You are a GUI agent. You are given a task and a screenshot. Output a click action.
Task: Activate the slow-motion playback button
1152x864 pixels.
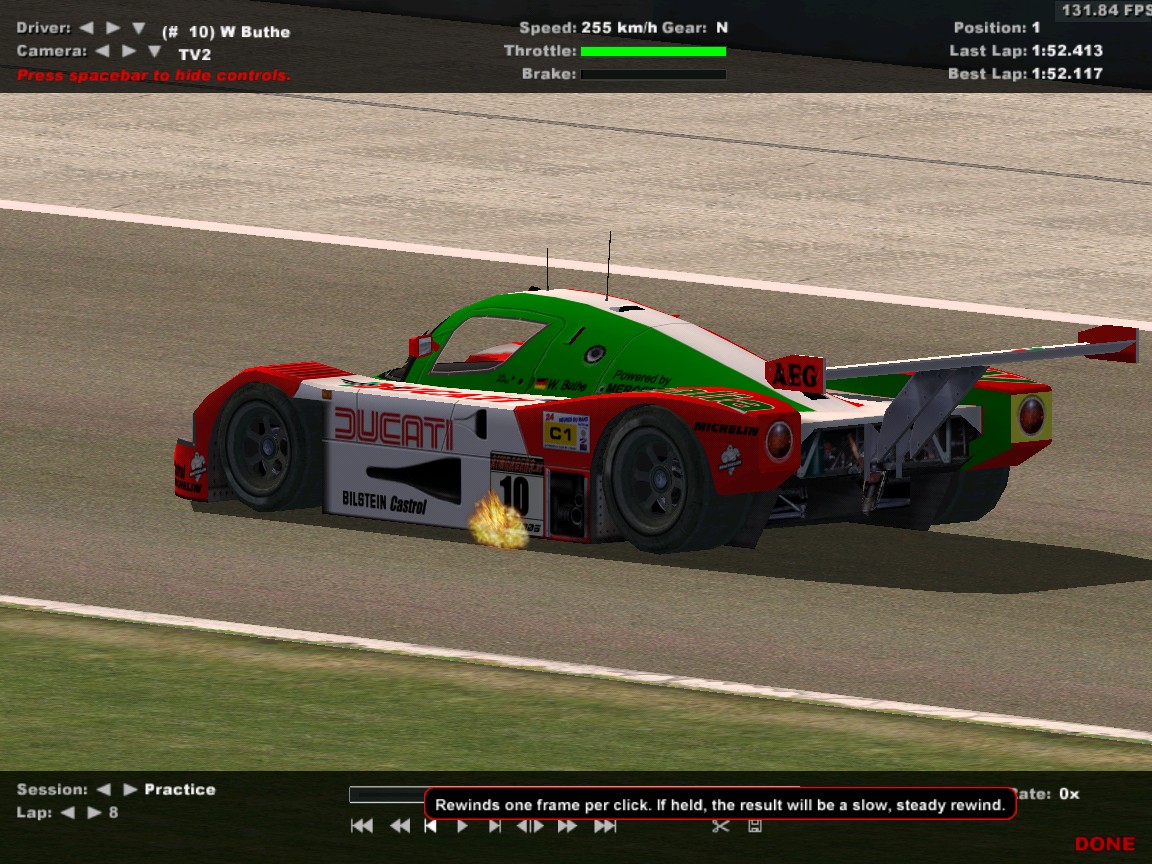530,826
